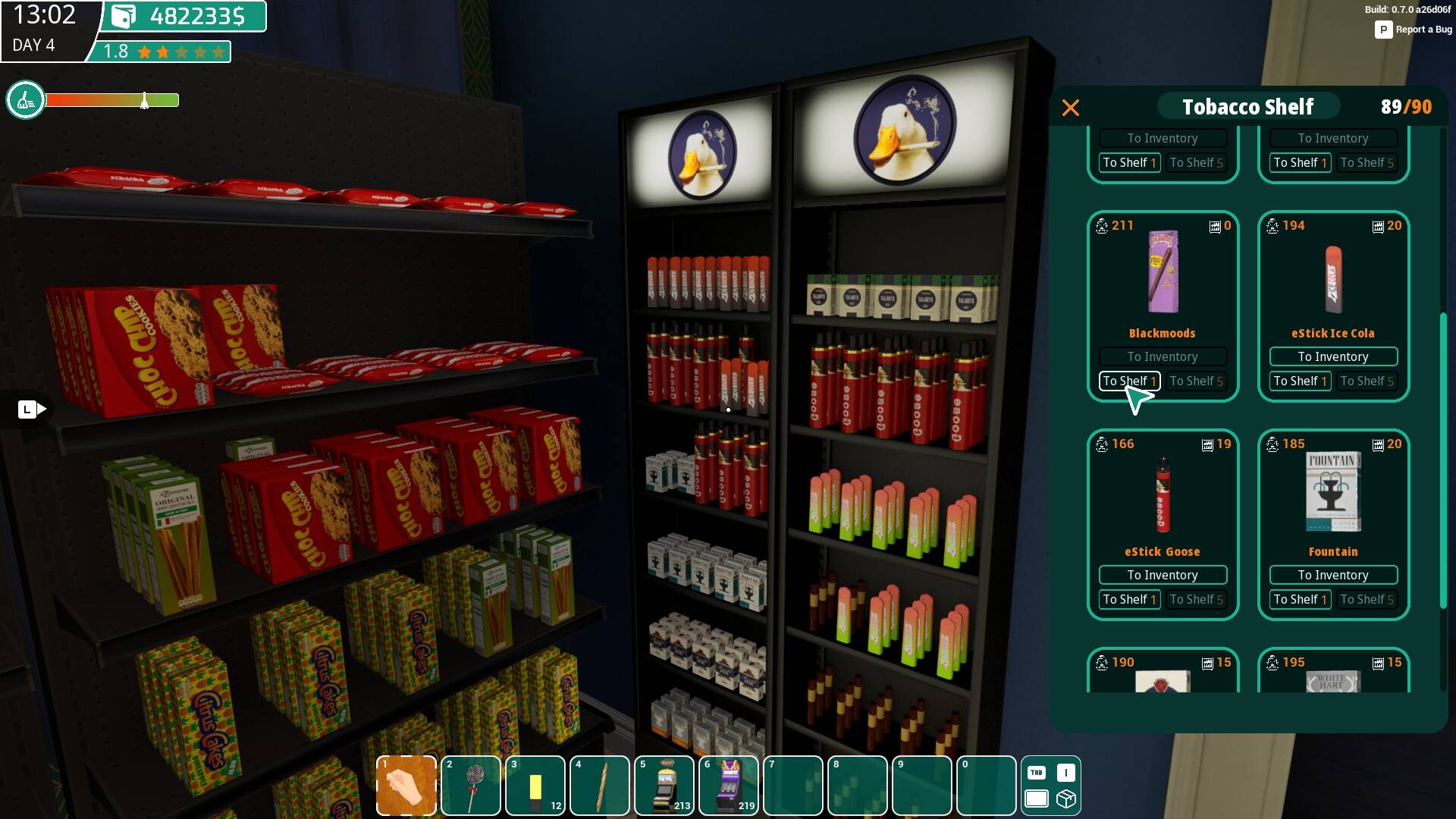The width and height of the screenshot is (1456, 819).
Task: Select the purple arcade machine in slot 6
Action: (729, 786)
